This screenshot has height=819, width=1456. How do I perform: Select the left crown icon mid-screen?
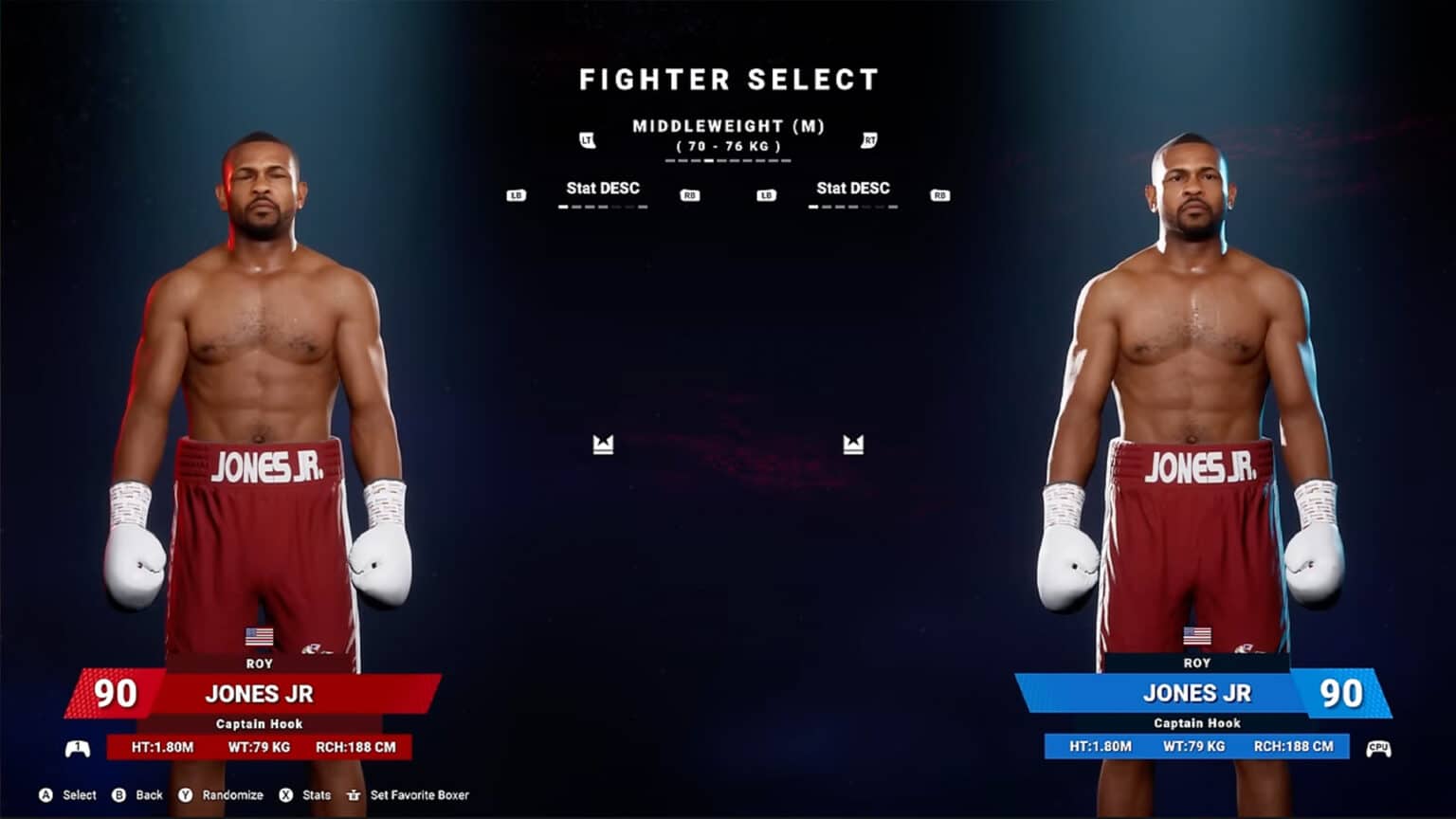604,442
